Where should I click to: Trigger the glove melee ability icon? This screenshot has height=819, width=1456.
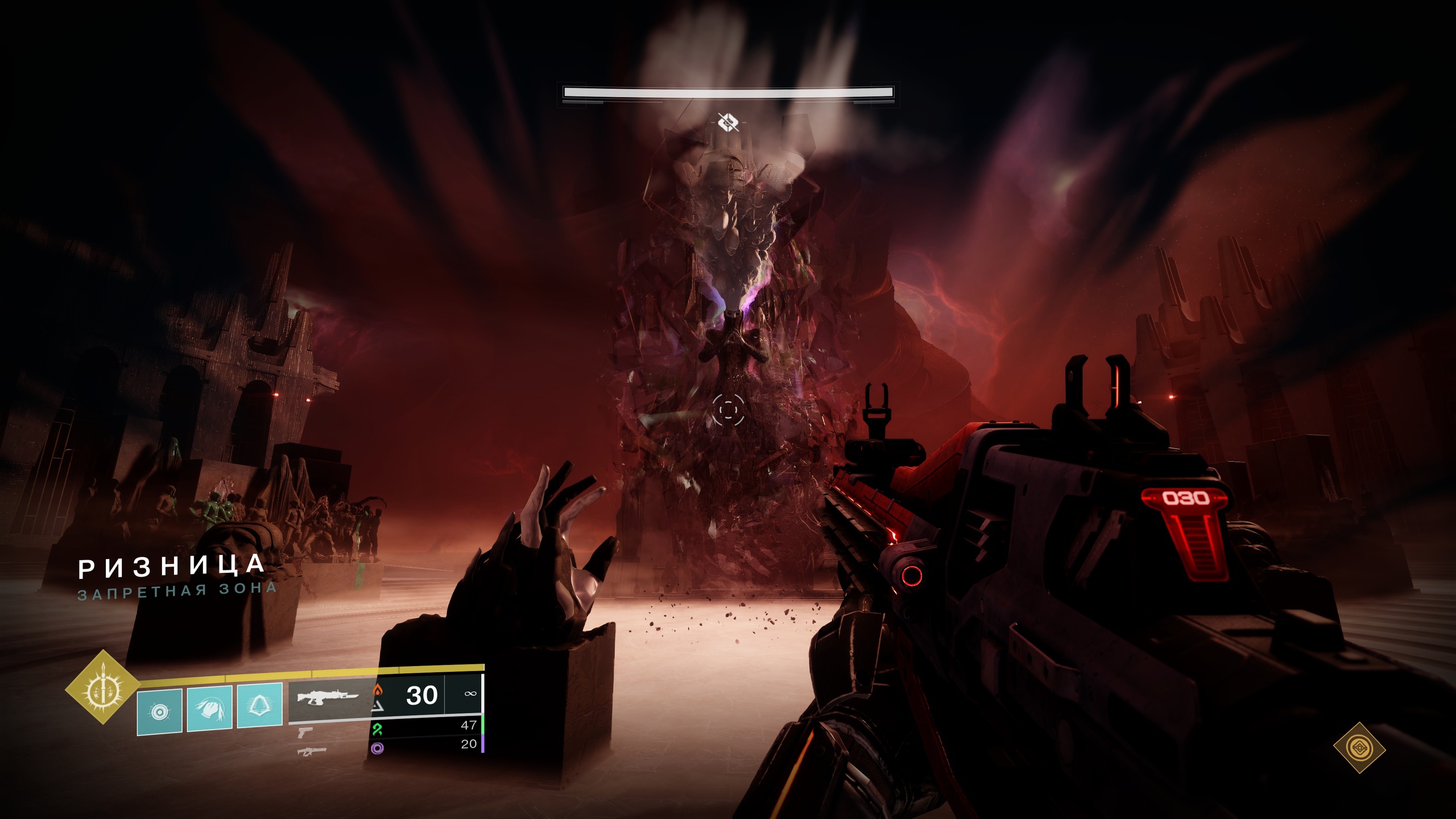[209, 708]
